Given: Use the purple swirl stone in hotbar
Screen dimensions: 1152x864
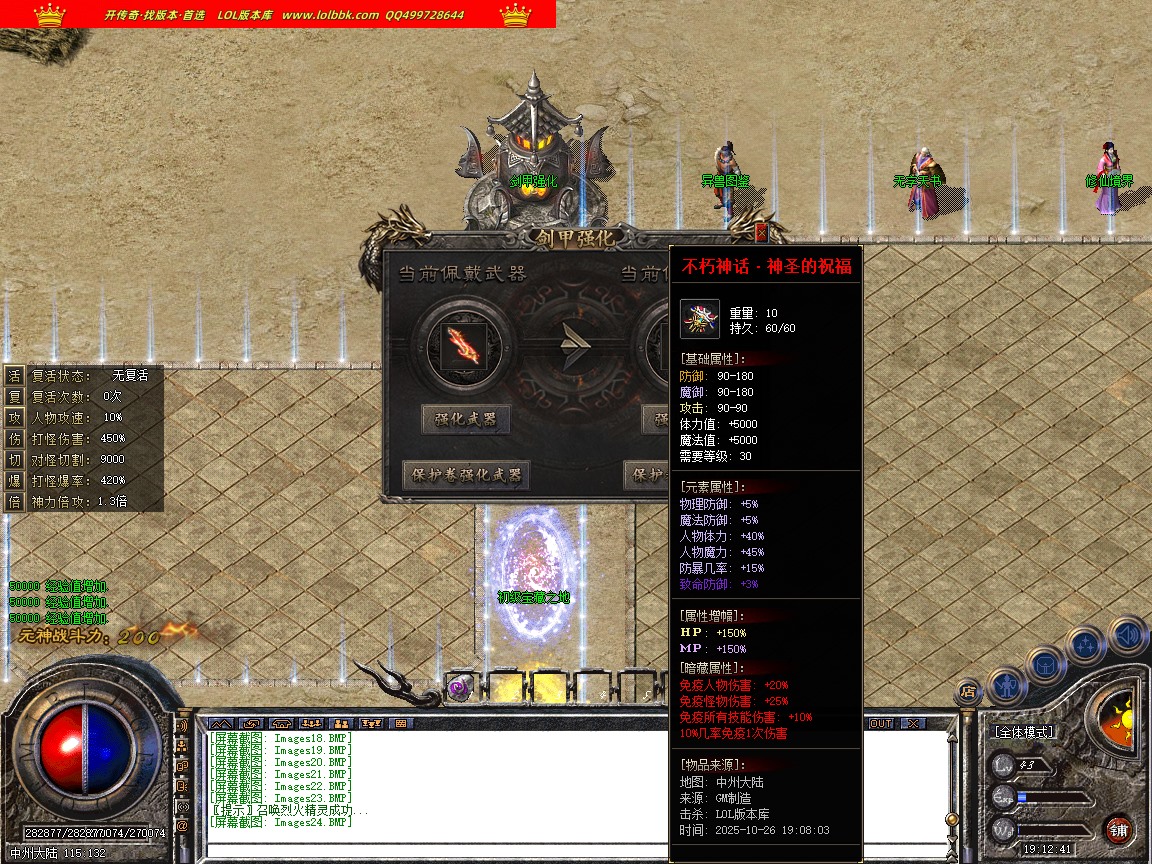Looking at the screenshot, I should [460, 688].
